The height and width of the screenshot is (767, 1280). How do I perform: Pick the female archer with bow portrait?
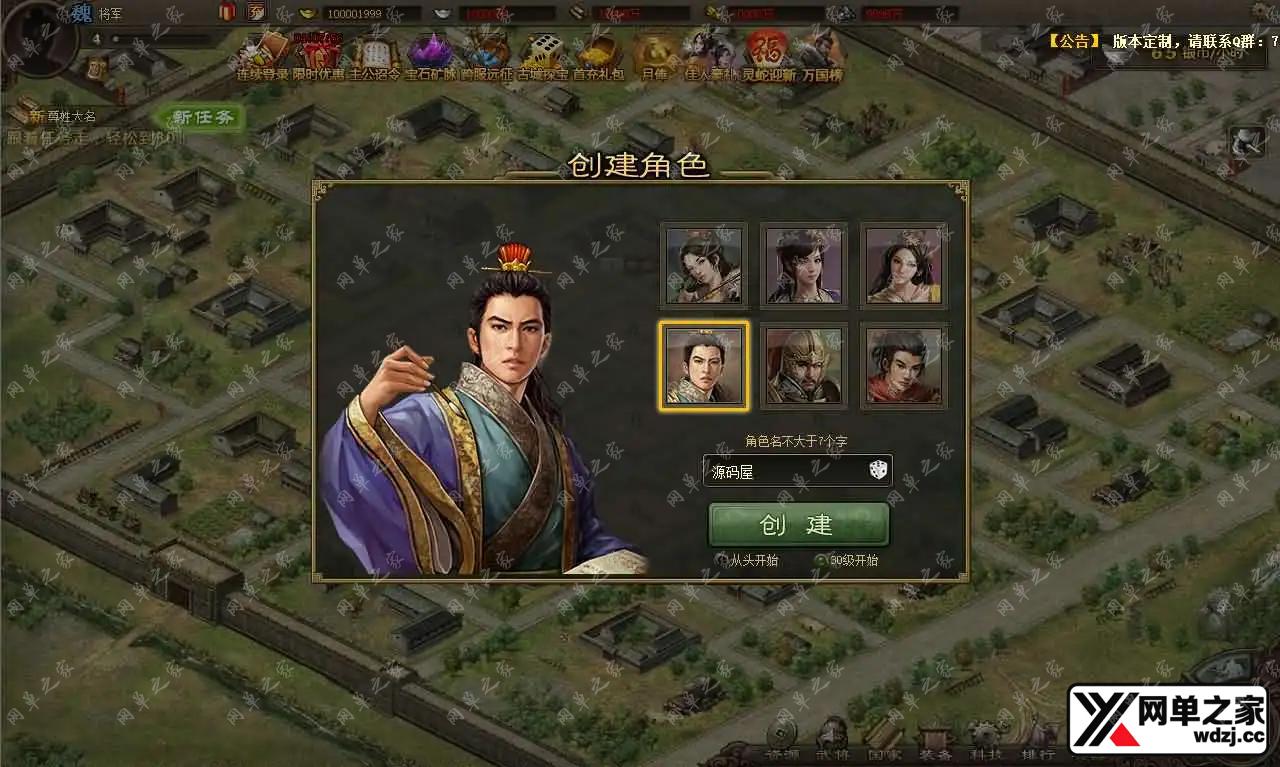click(x=704, y=265)
